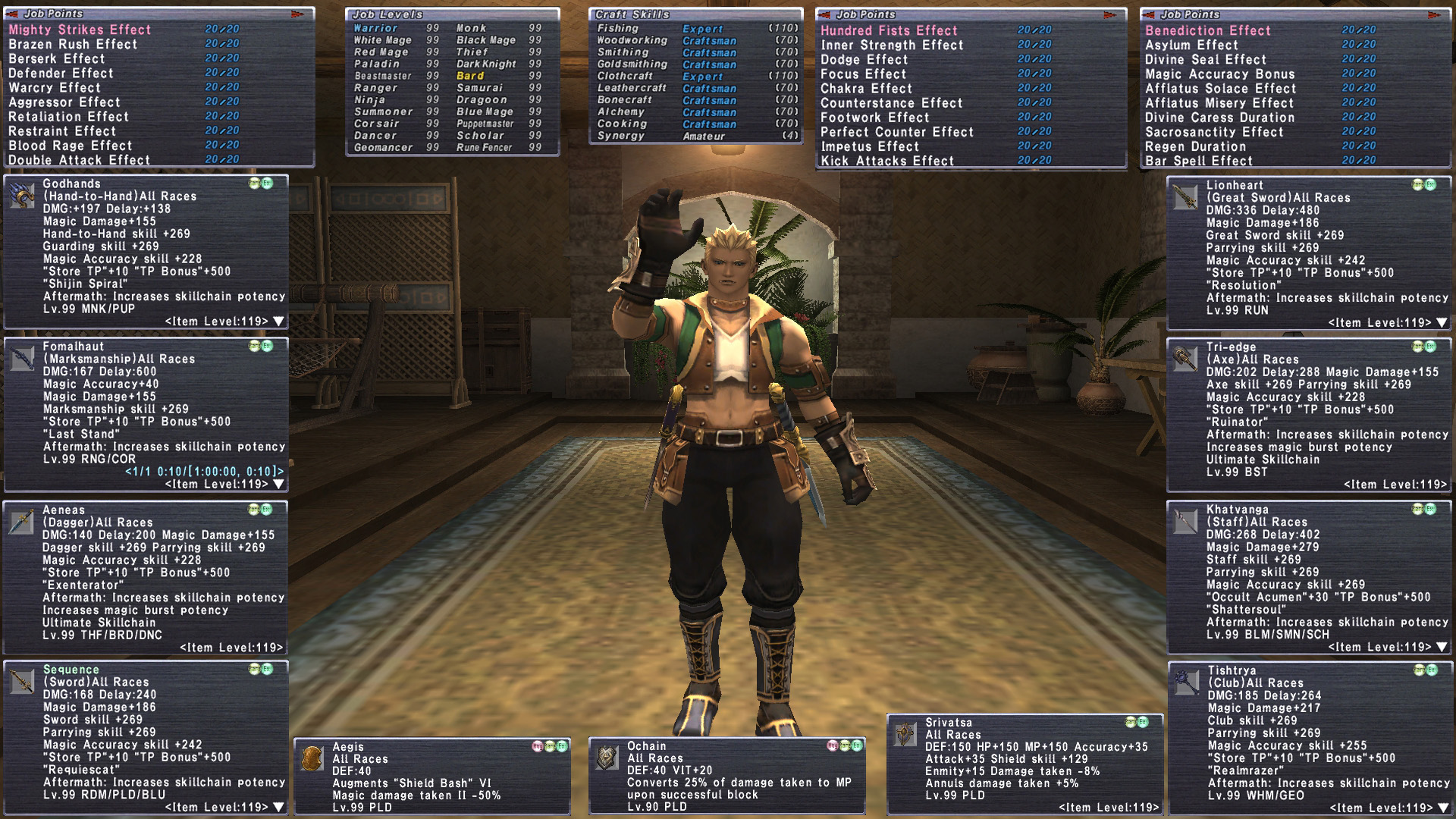Click the Aegis shield icon
Screen dimensions: 1456x819
(x=312, y=758)
